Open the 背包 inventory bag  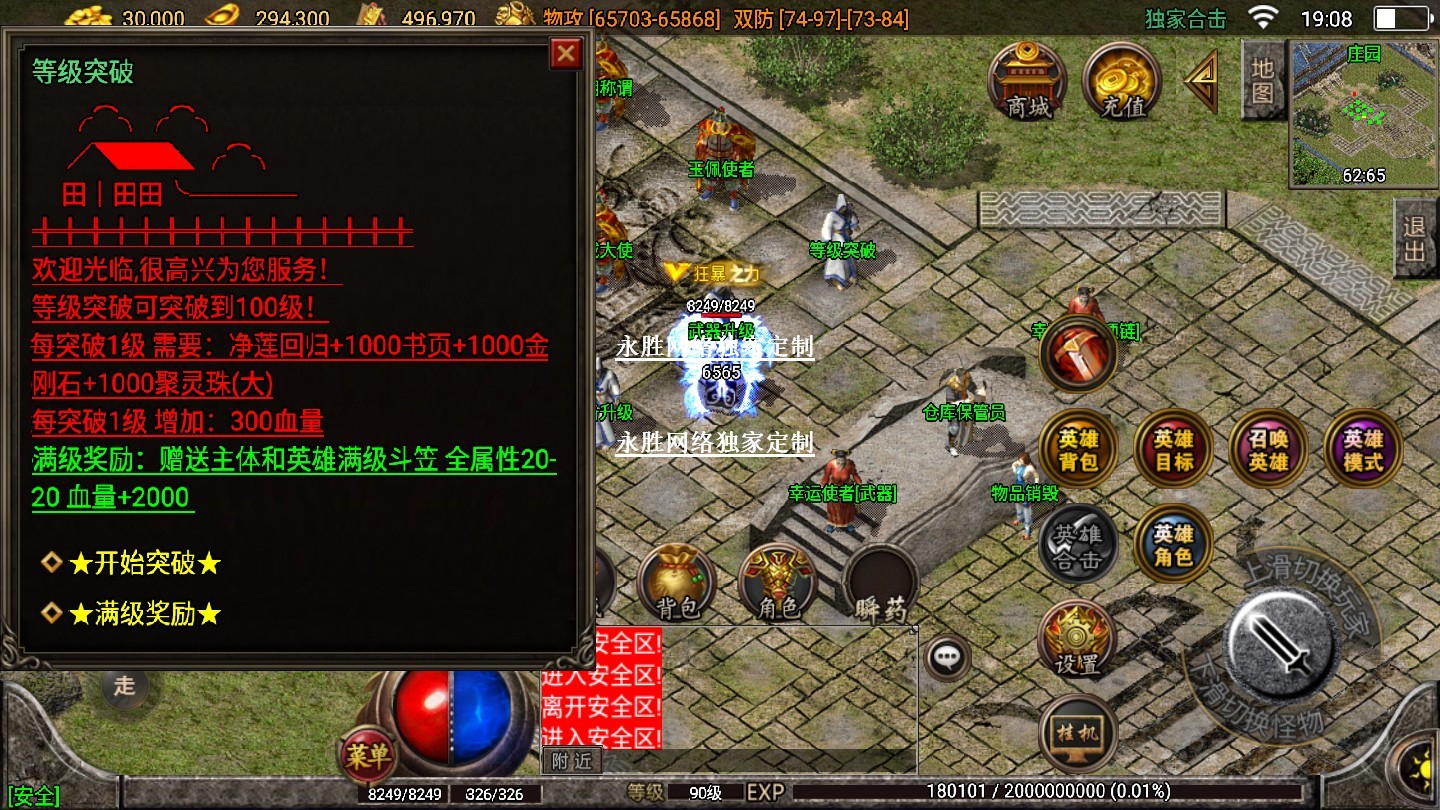[x=679, y=585]
